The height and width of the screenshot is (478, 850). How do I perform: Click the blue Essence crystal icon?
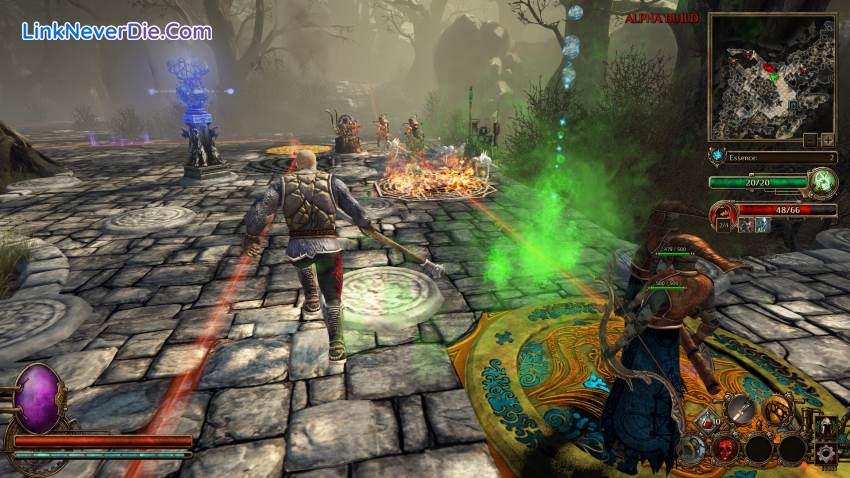pyautogui.click(x=716, y=157)
